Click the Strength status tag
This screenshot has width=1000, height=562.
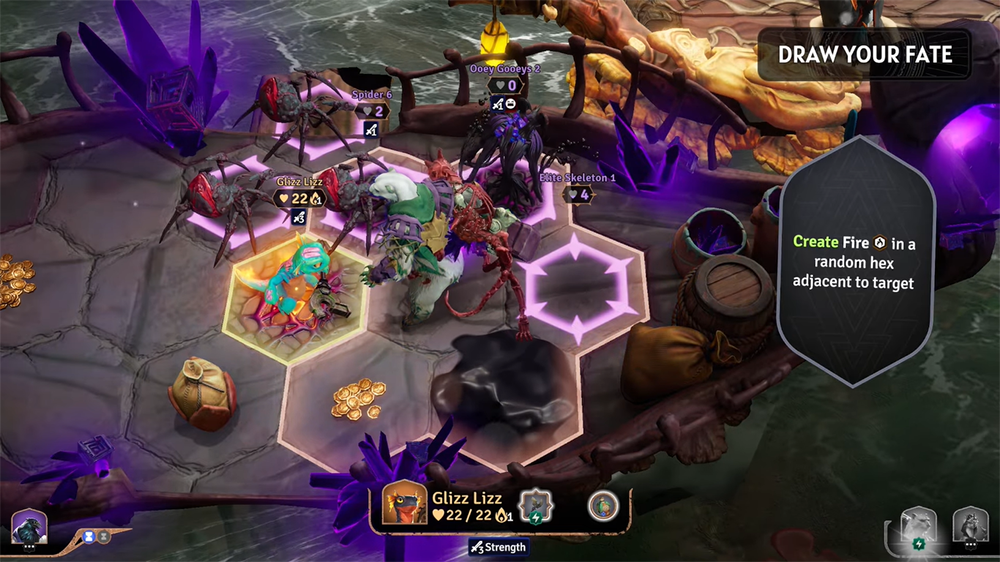click(497, 547)
